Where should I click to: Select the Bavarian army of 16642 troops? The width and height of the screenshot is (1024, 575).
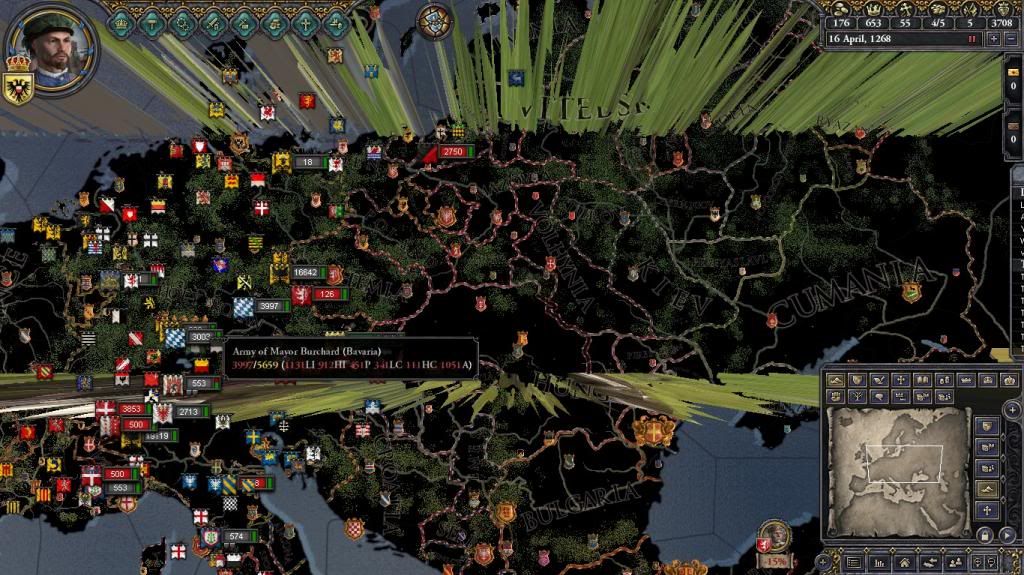(306, 272)
